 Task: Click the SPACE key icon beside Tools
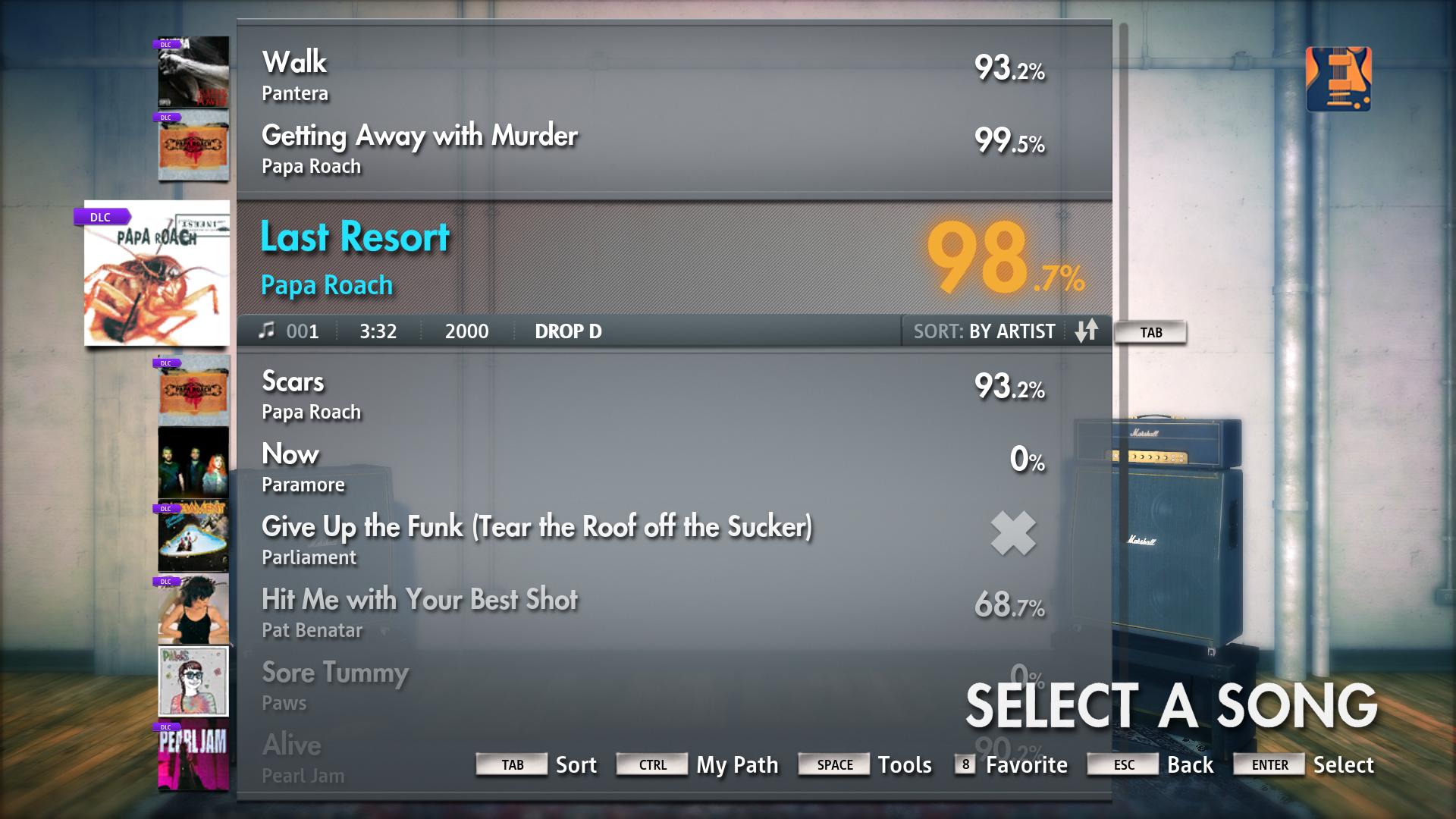(x=833, y=764)
